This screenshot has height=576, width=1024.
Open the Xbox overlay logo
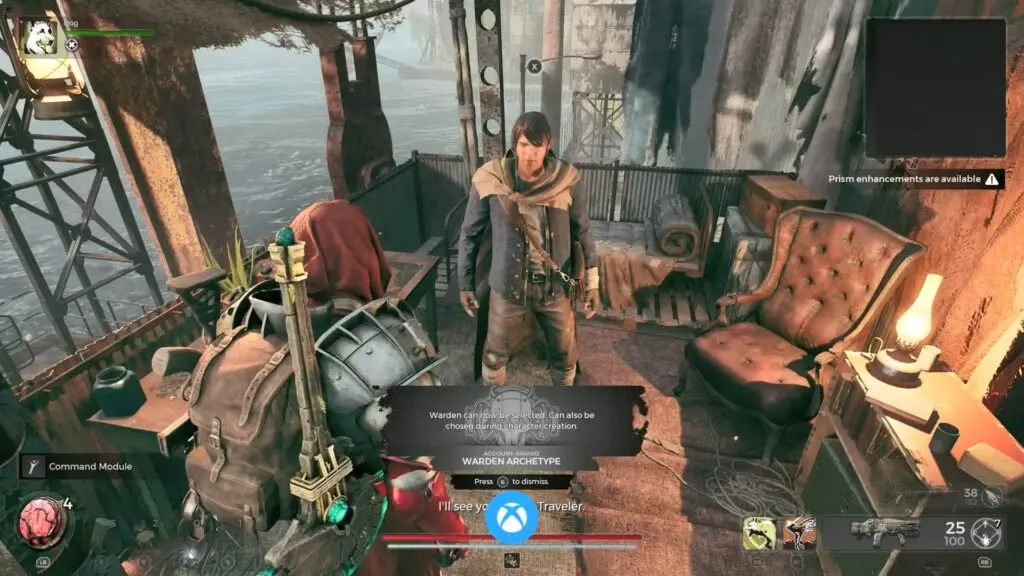511,515
